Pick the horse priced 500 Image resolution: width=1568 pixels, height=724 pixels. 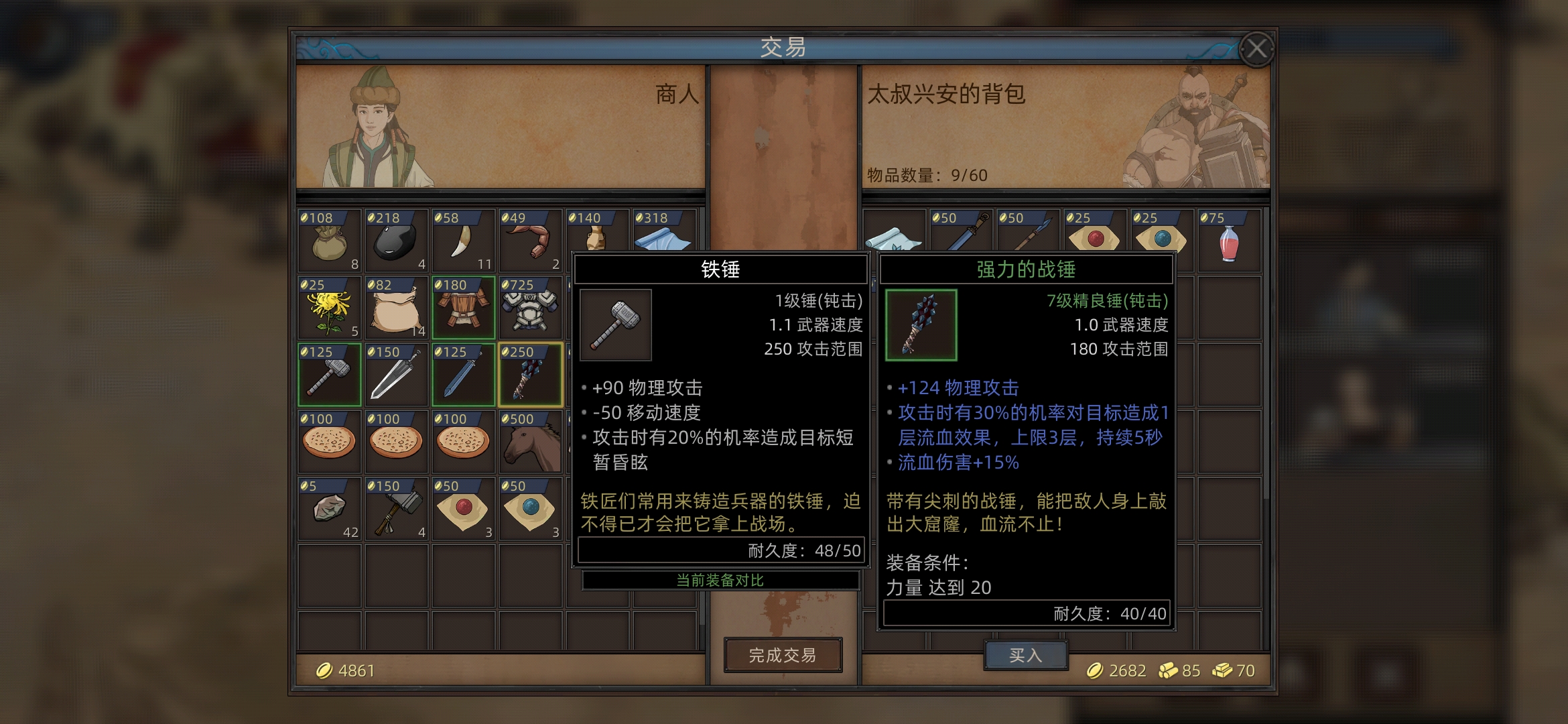point(530,442)
